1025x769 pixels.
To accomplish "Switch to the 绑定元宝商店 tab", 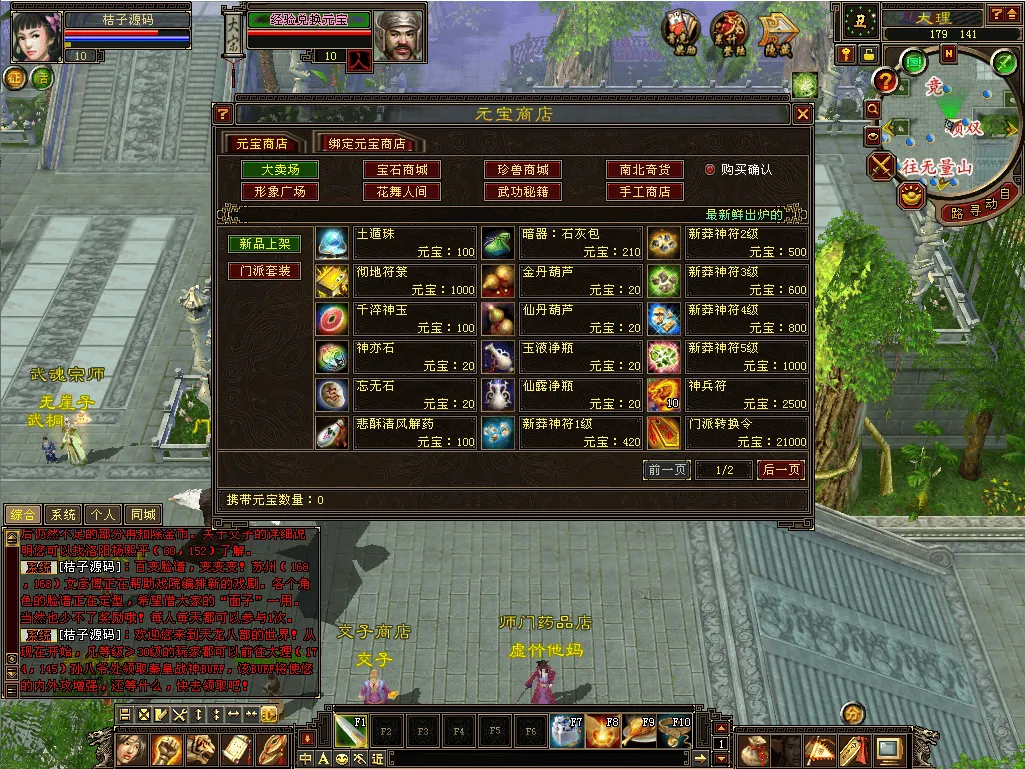I will (366, 144).
